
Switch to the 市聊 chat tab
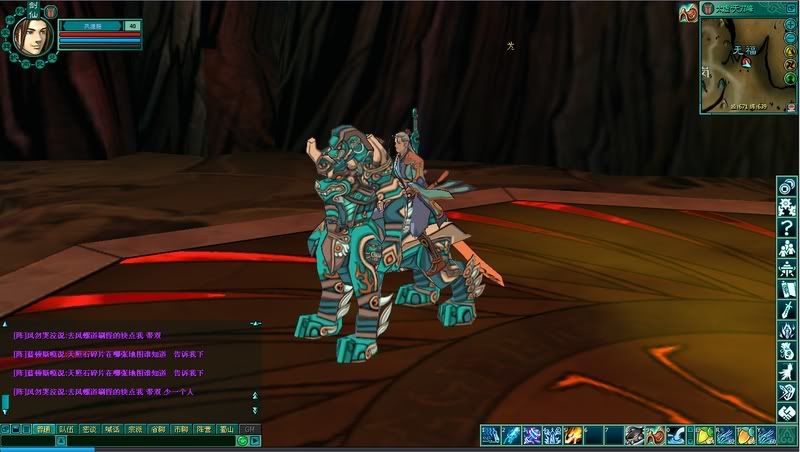click(180, 429)
